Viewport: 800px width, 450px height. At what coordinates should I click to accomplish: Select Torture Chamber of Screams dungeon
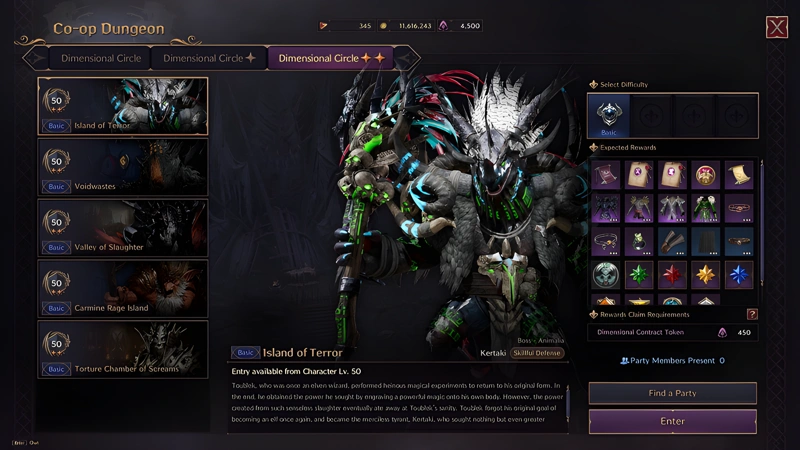[x=123, y=350]
